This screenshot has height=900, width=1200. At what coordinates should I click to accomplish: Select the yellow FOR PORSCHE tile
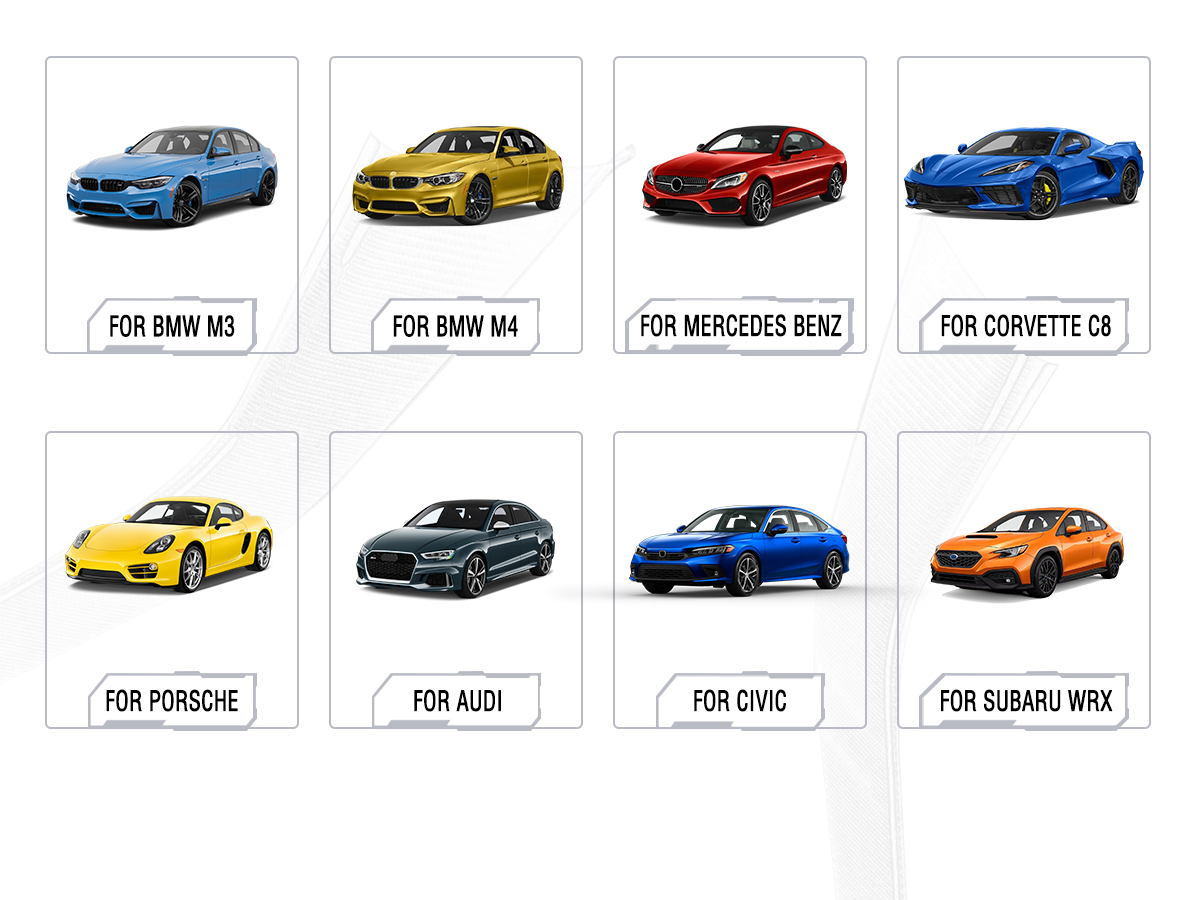pyautogui.click(x=172, y=580)
